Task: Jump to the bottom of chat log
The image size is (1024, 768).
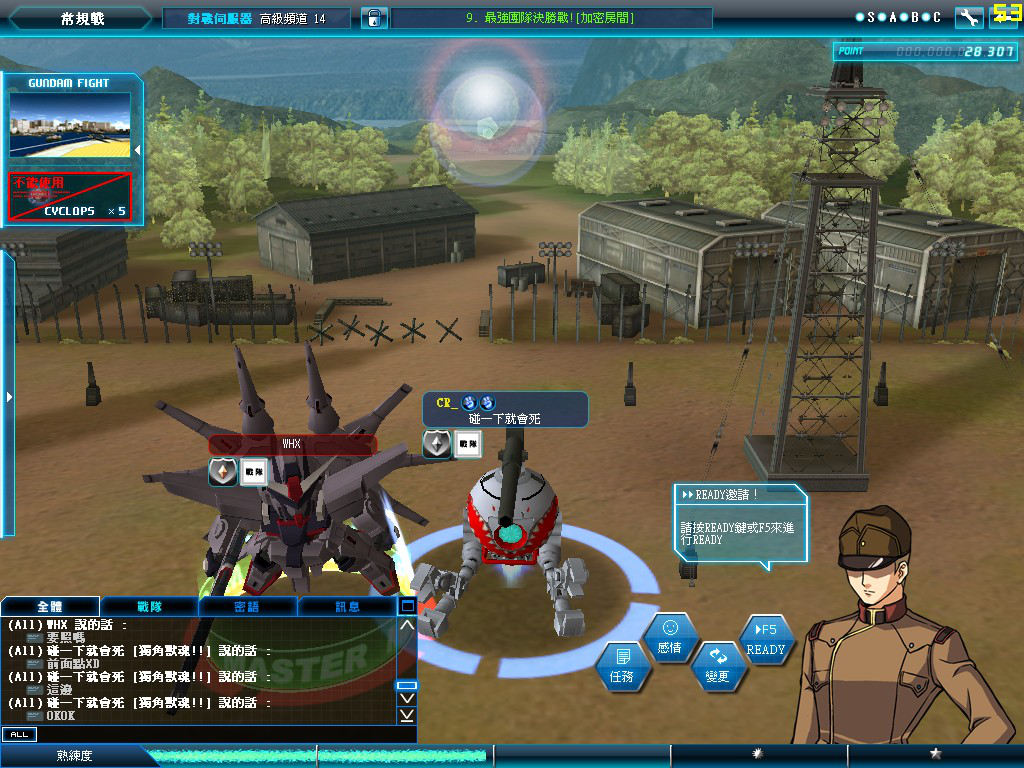Action: (407, 715)
